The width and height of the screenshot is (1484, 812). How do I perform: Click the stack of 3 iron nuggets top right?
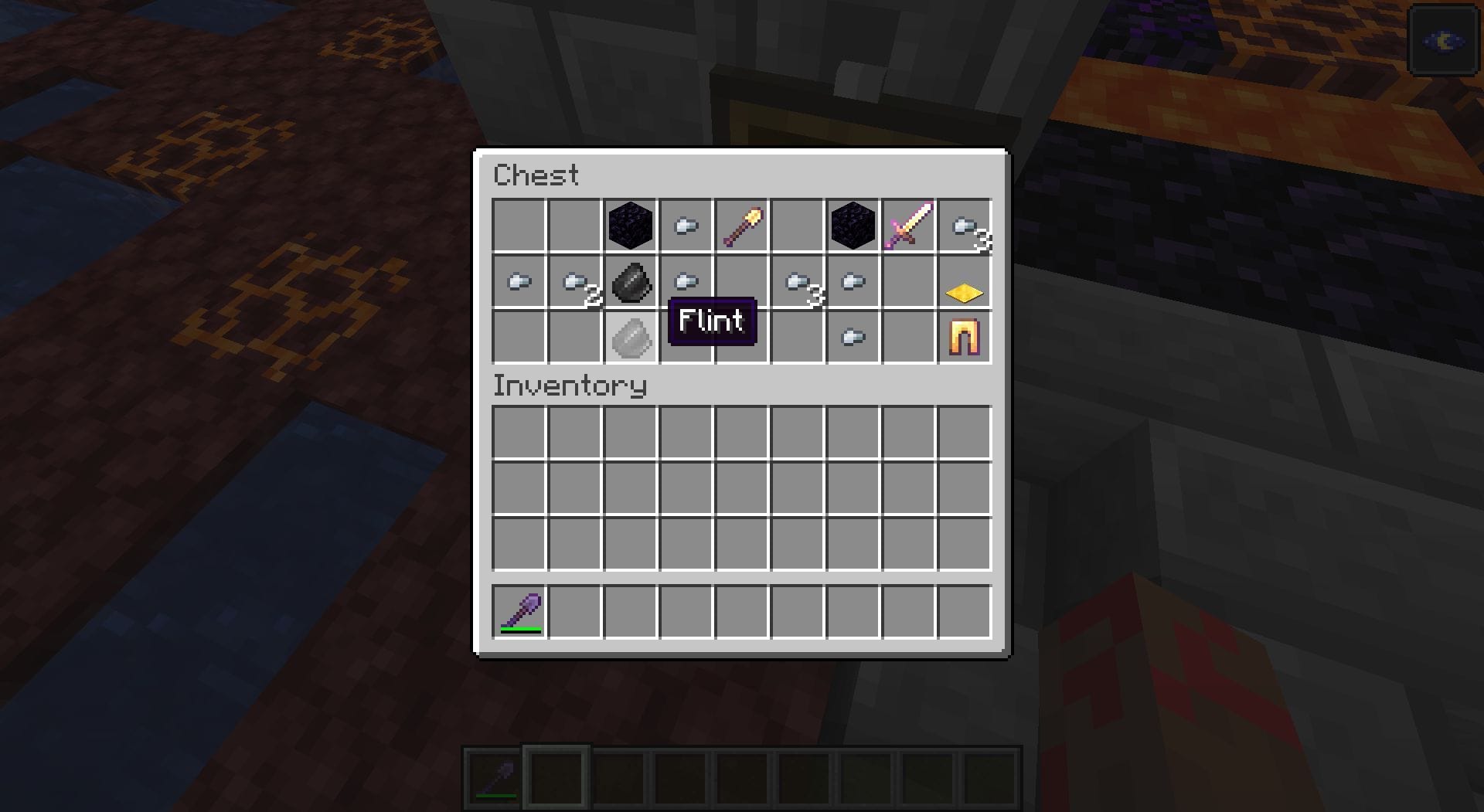click(x=965, y=226)
